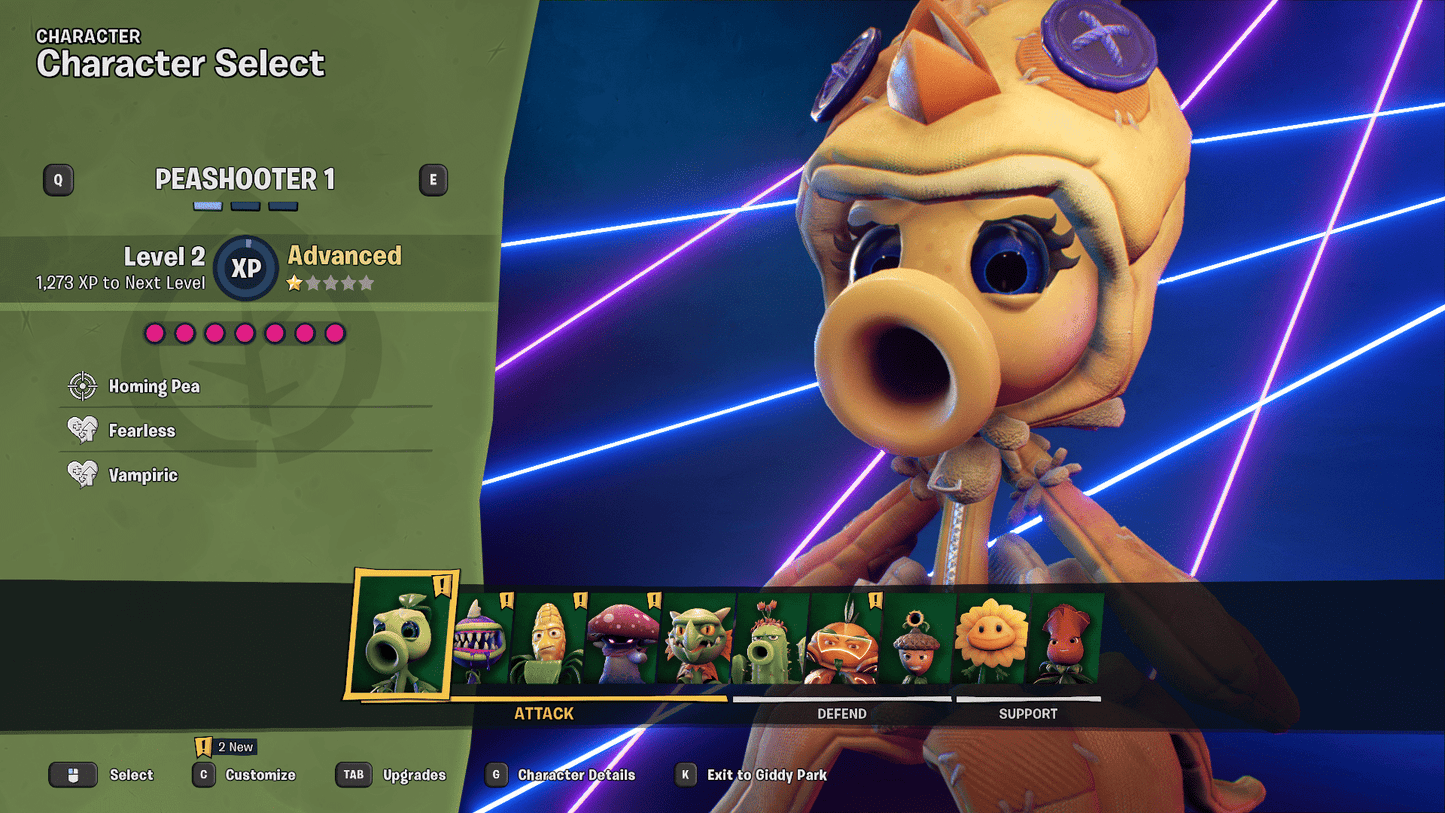
Task: Click the 2 New notification flag
Action: (225, 746)
